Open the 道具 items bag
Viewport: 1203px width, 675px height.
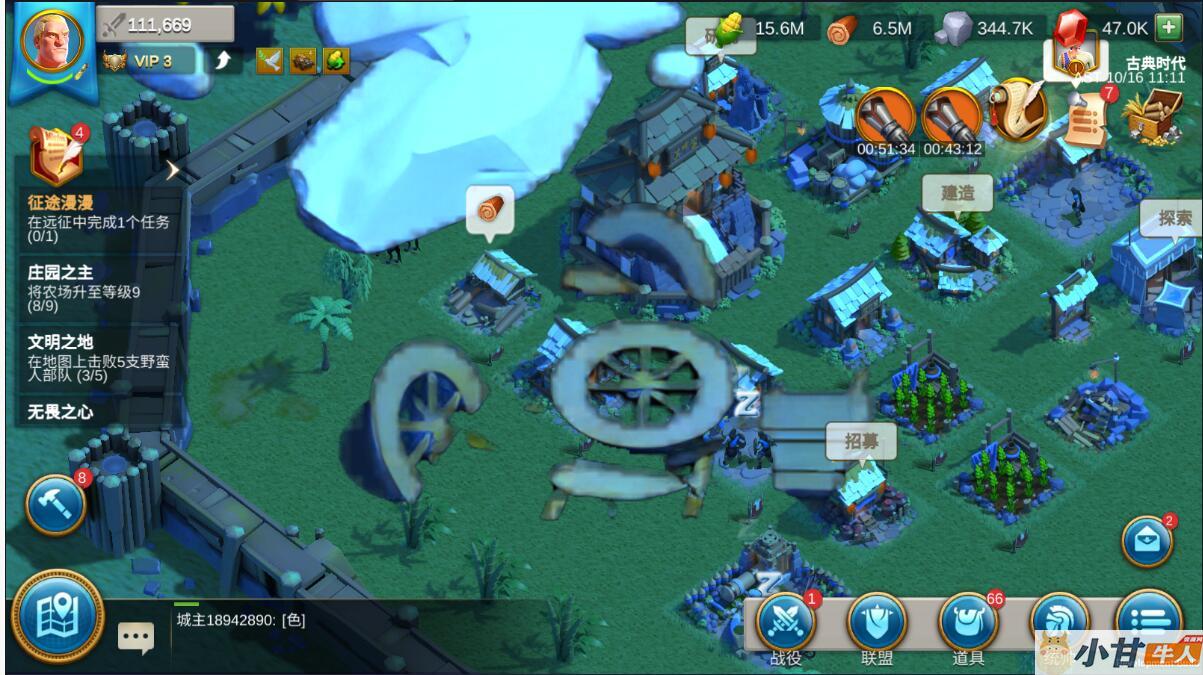(968, 623)
